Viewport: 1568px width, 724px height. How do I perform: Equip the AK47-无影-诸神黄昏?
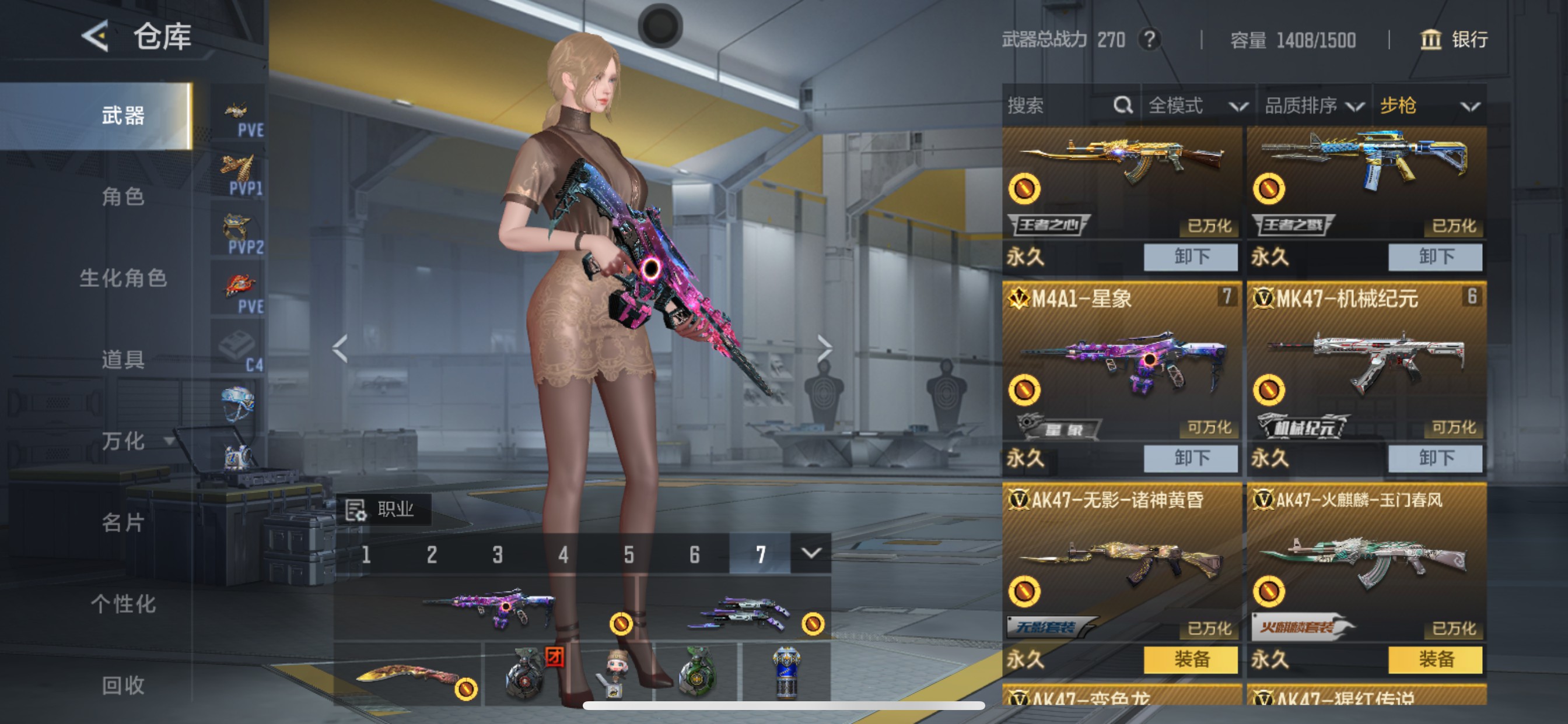click(x=1190, y=659)
